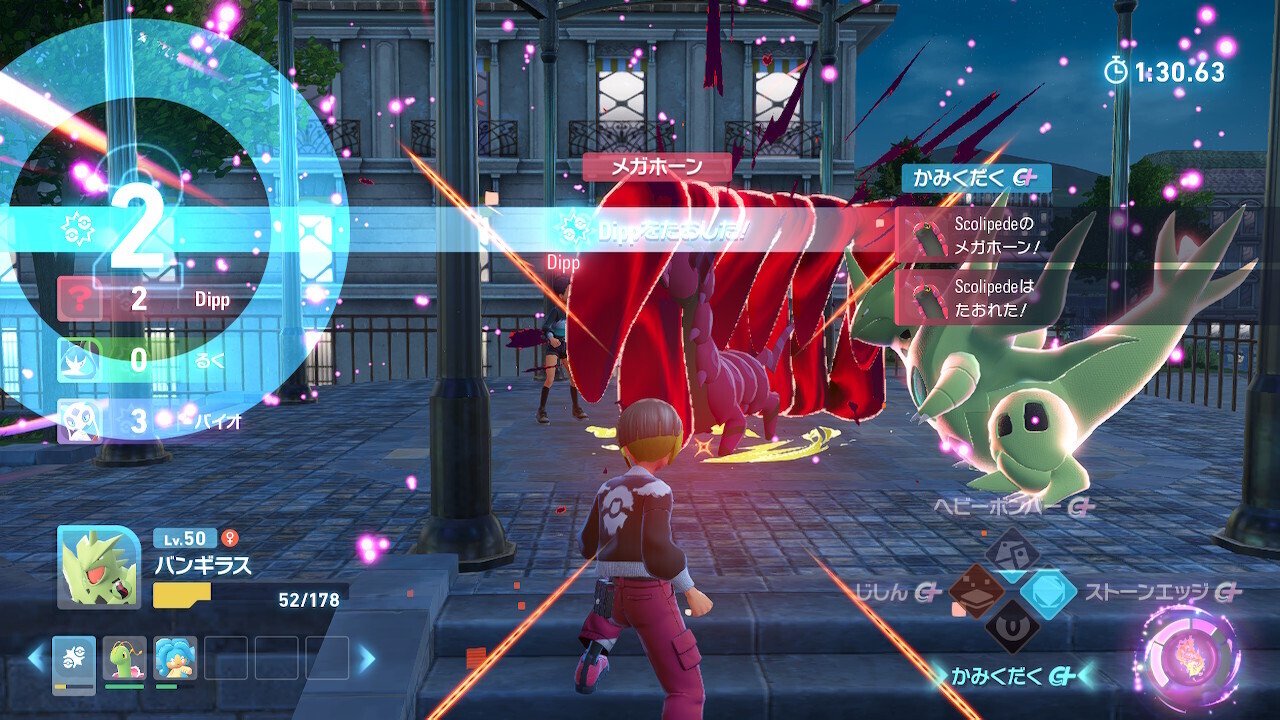Select the Poké Ball slot in party bar
Screen dimensions: 1280x720
(x=74, y=660)
